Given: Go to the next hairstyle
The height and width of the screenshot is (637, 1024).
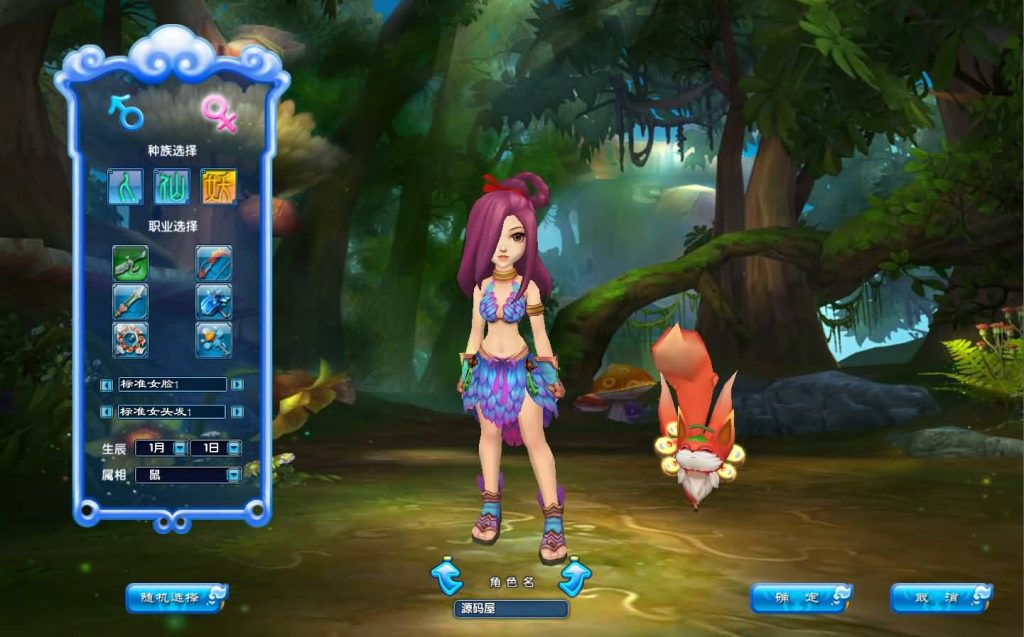Looking at the screenshot, I should pos(237,411).
